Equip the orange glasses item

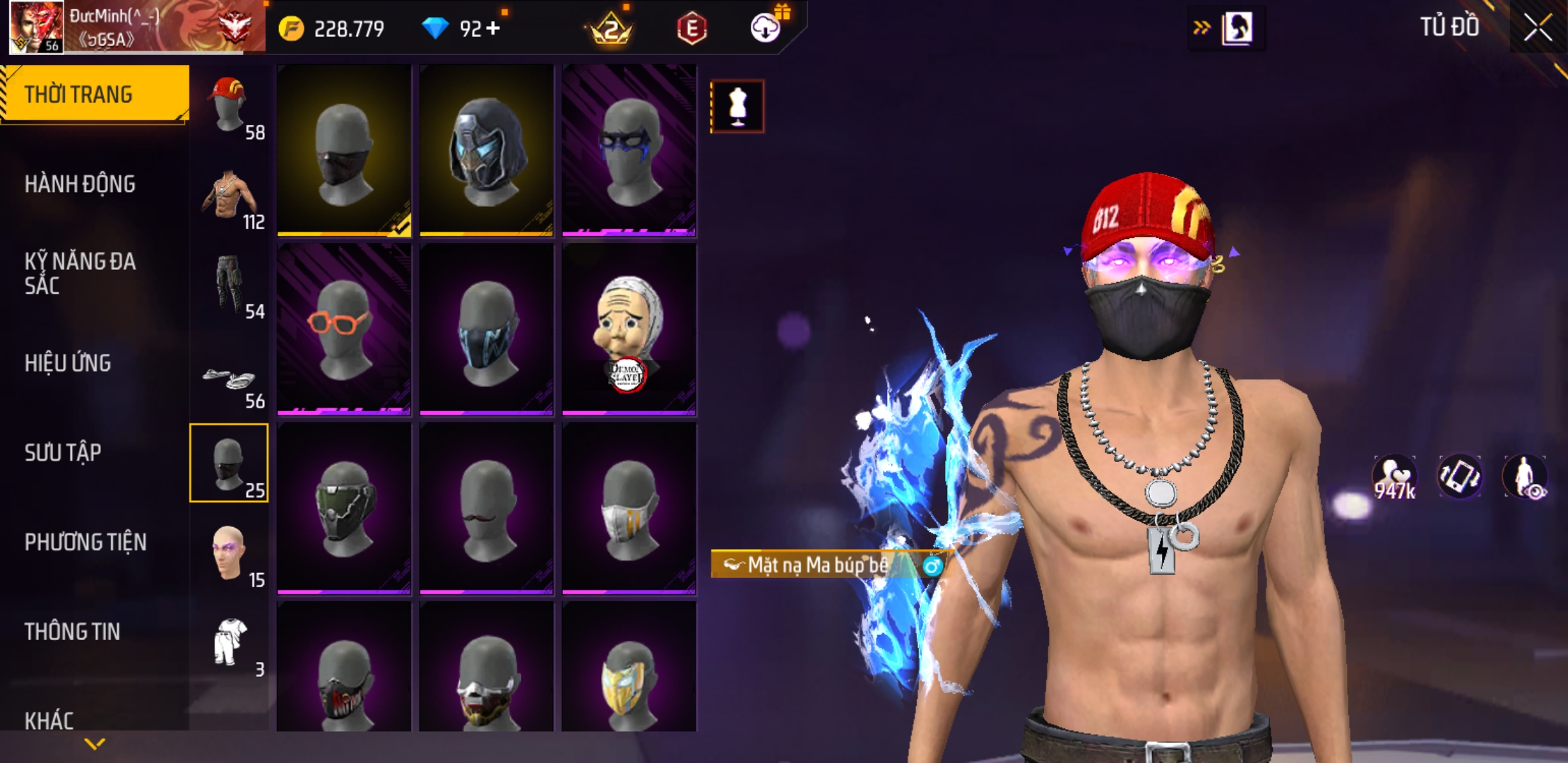click(344, 329)
